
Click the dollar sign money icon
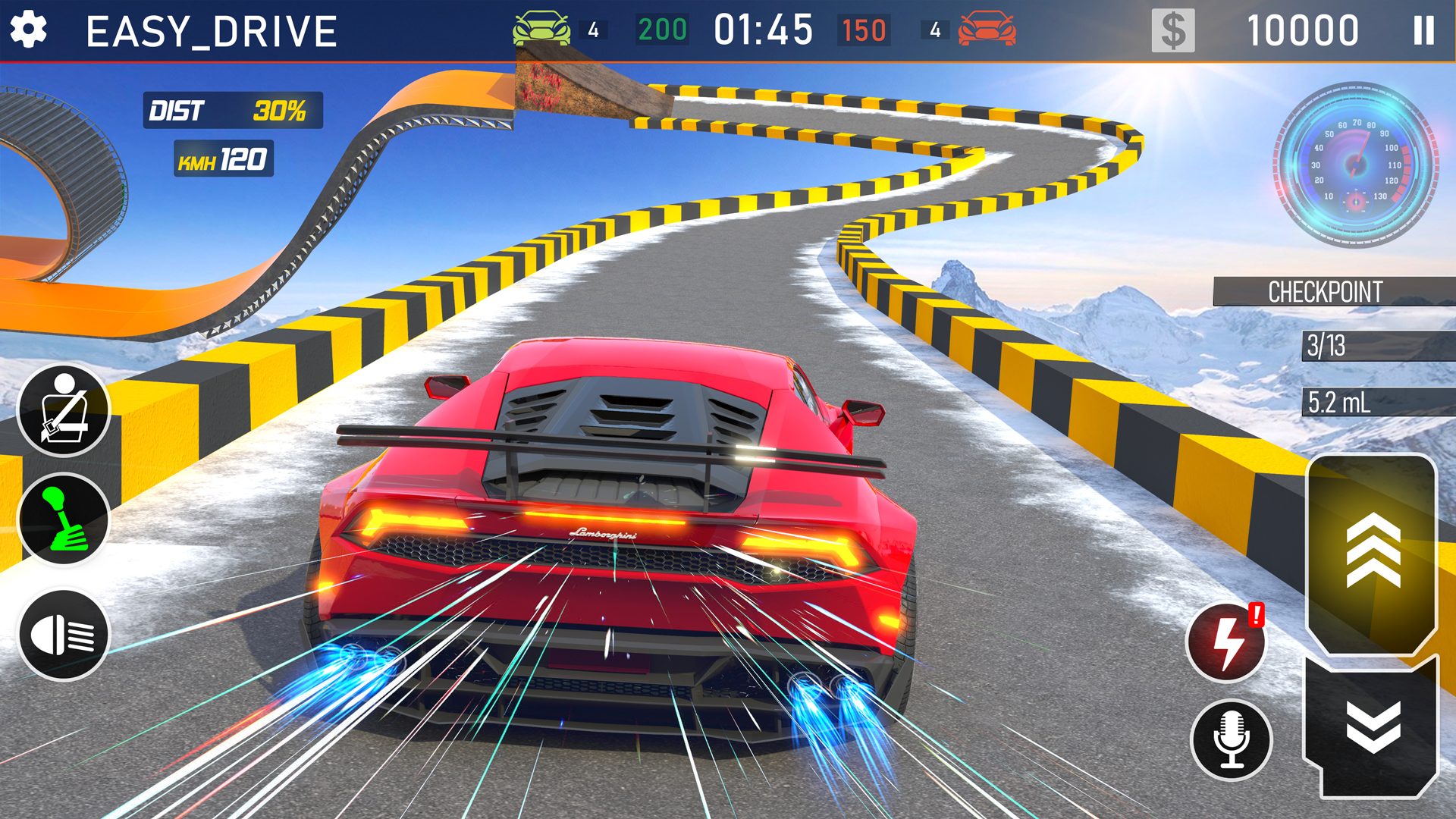pos(1173,29)
